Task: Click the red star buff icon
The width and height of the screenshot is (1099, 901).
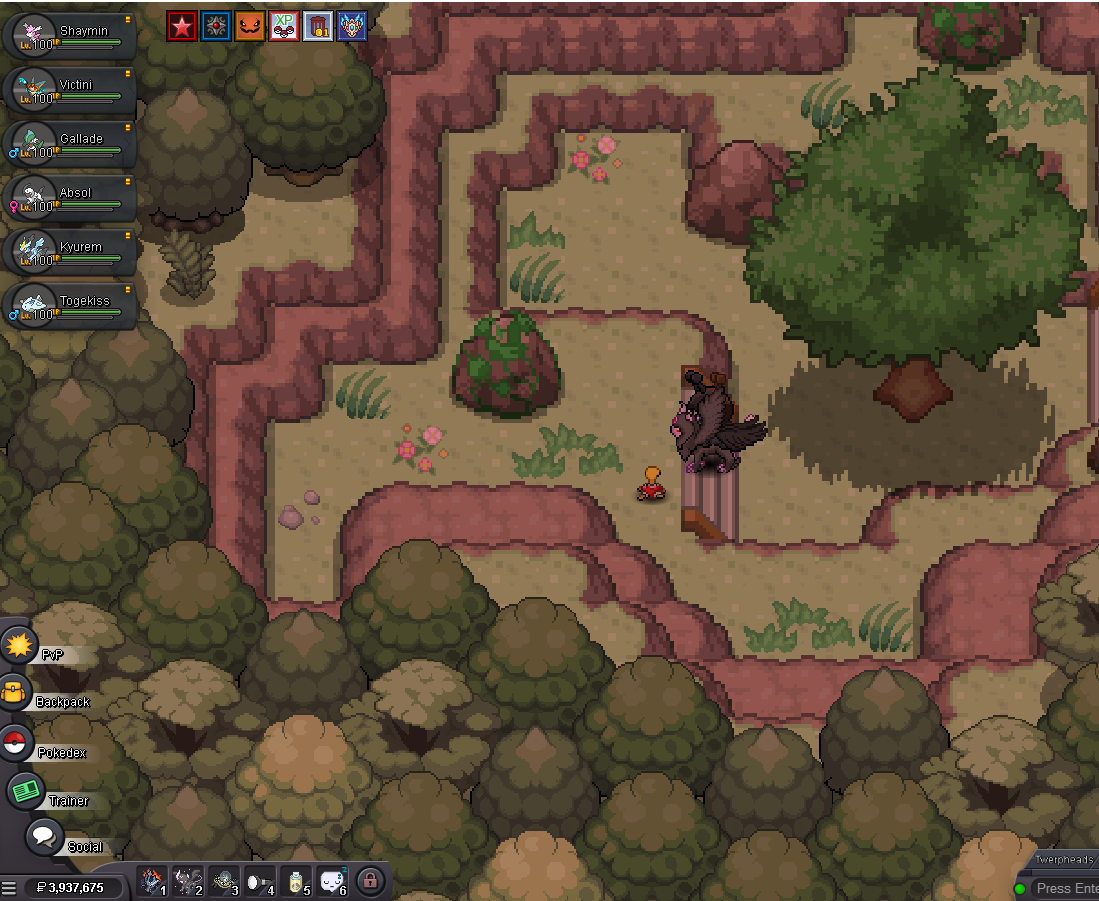Action: [x=182, y=26]
